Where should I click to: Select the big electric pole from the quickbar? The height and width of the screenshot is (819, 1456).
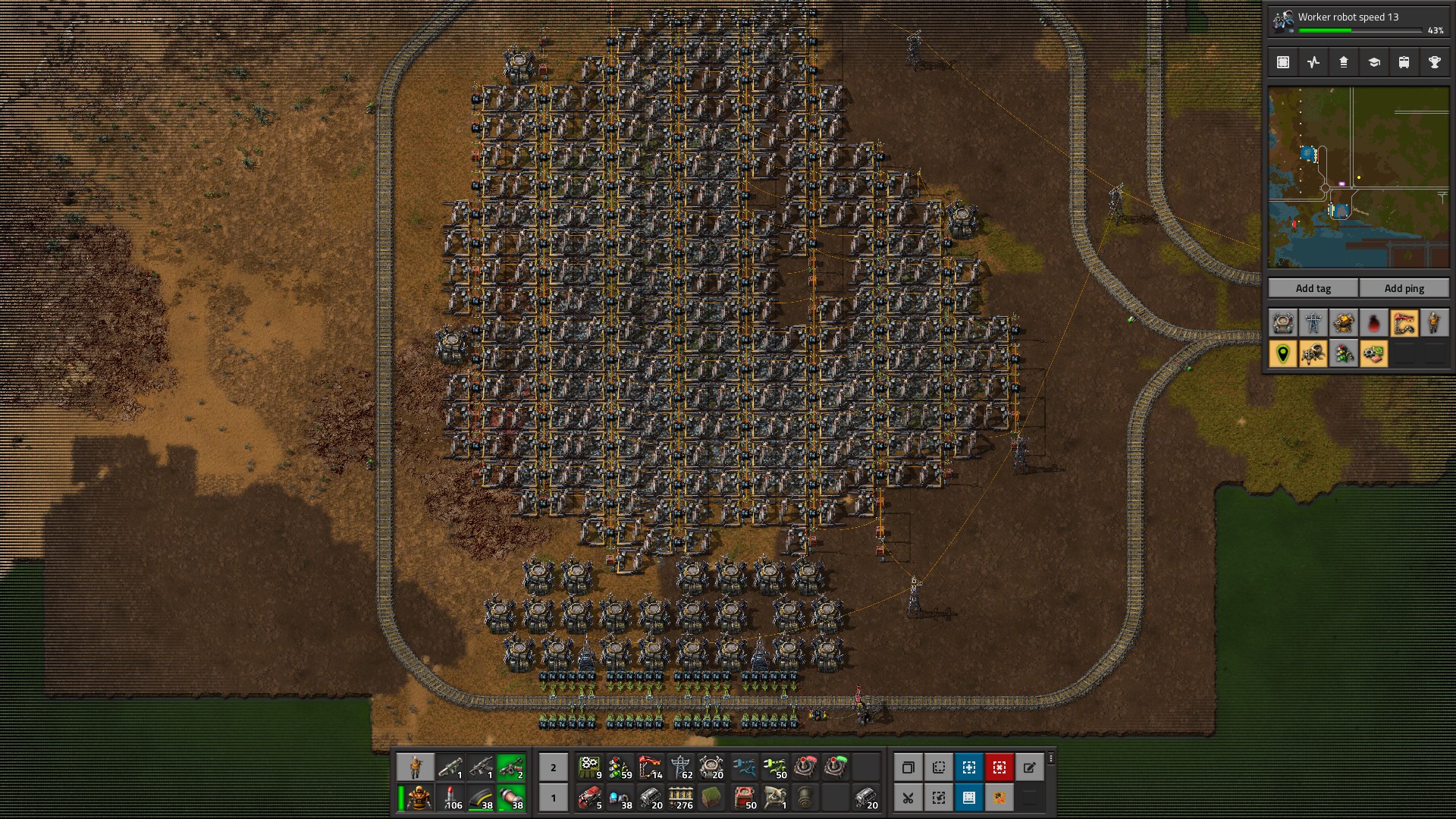[x=680, y=767]
